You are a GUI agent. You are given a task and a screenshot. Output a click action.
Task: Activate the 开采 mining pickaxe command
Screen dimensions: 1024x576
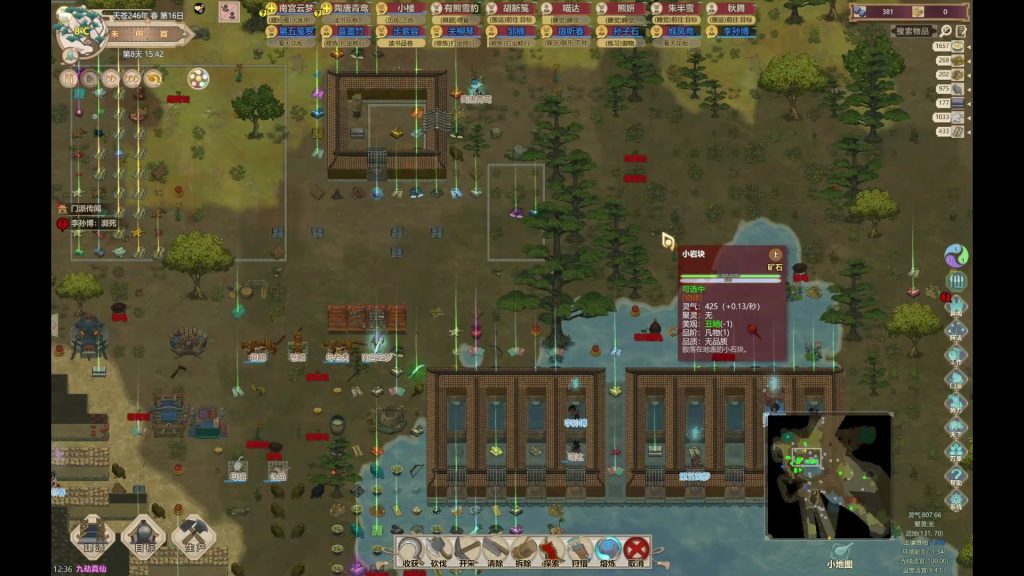tap(466, 551)
